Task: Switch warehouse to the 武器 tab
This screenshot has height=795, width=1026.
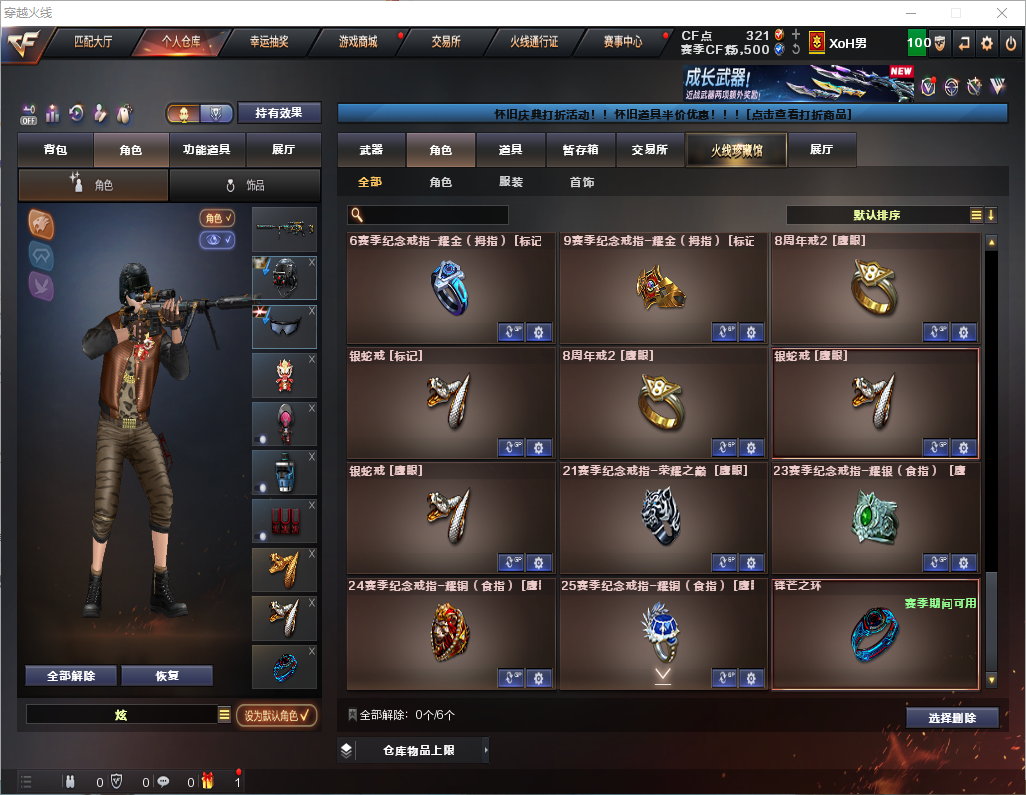Action: 371,150
